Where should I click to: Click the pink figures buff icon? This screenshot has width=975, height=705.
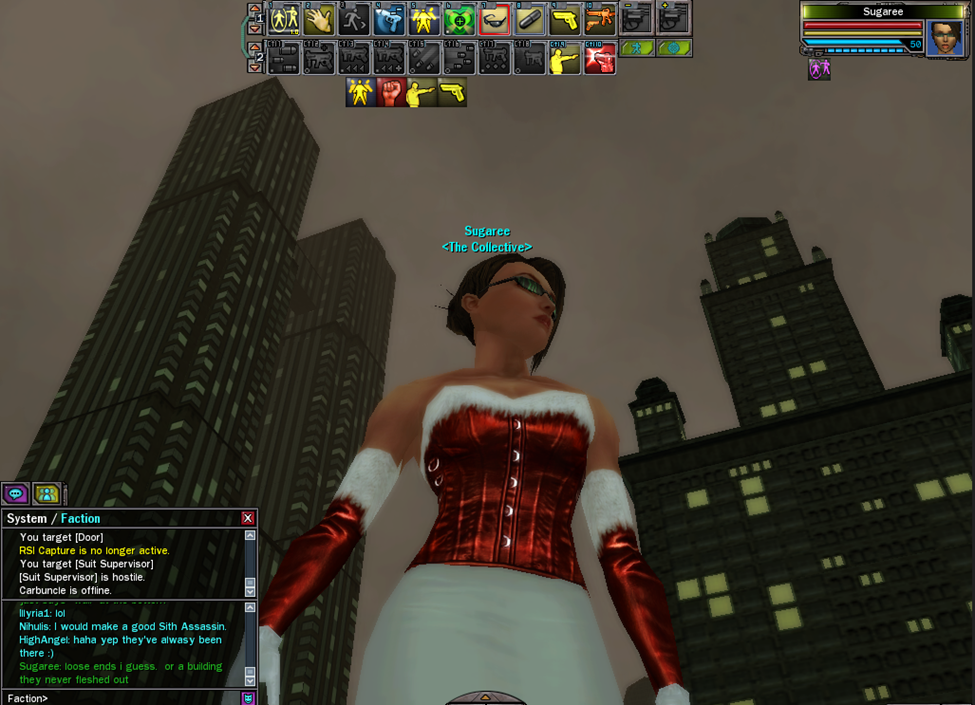click(819, 69)
